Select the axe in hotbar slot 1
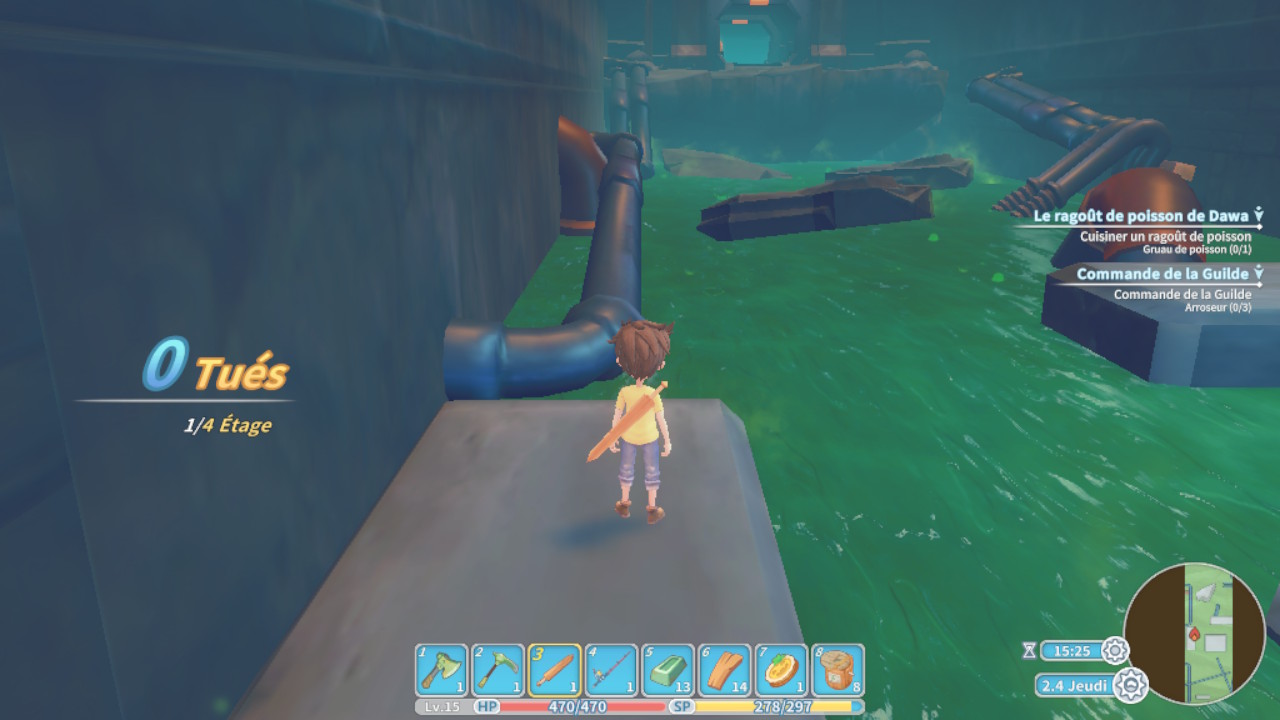This screenshot has height=720, width=1280. click(x=442, y=670)
